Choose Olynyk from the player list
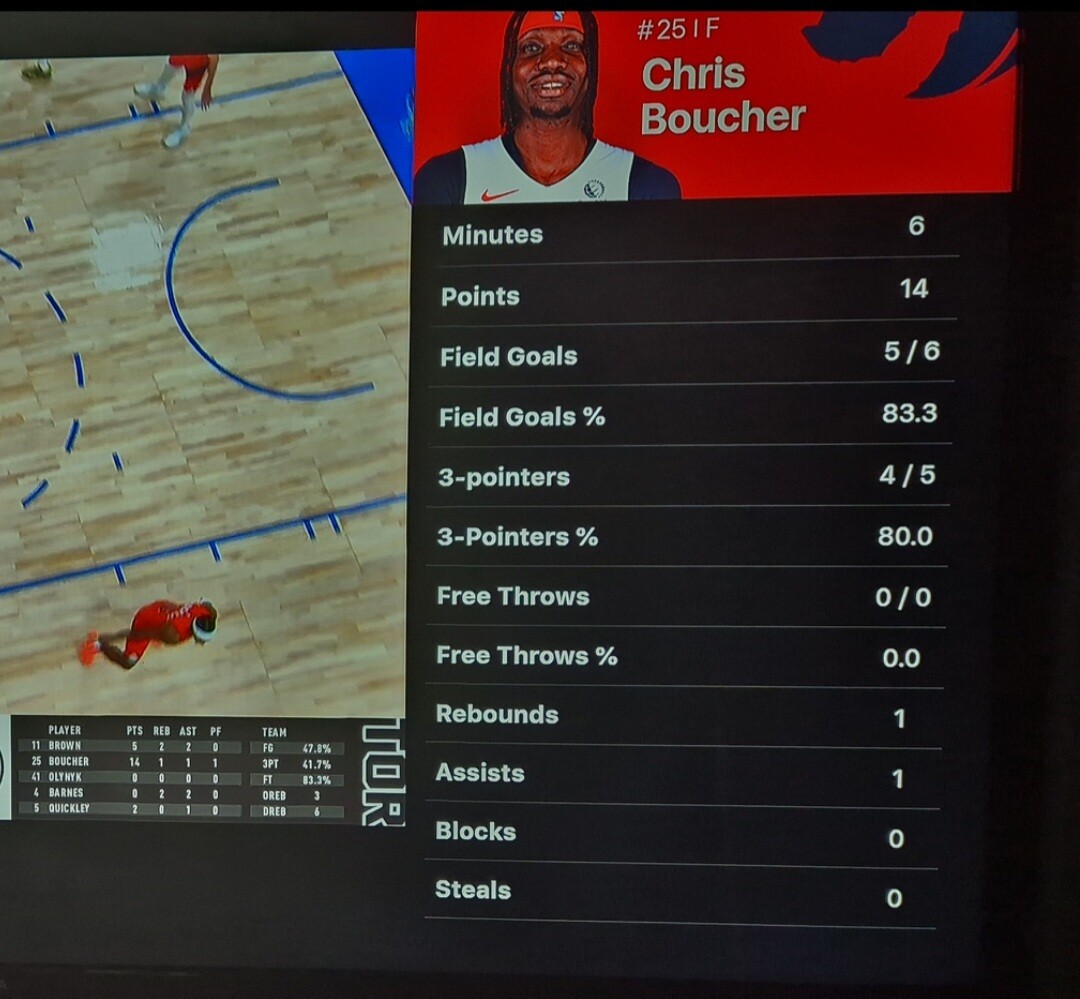Screen dimensions: 1080x999 coord(66,777)
